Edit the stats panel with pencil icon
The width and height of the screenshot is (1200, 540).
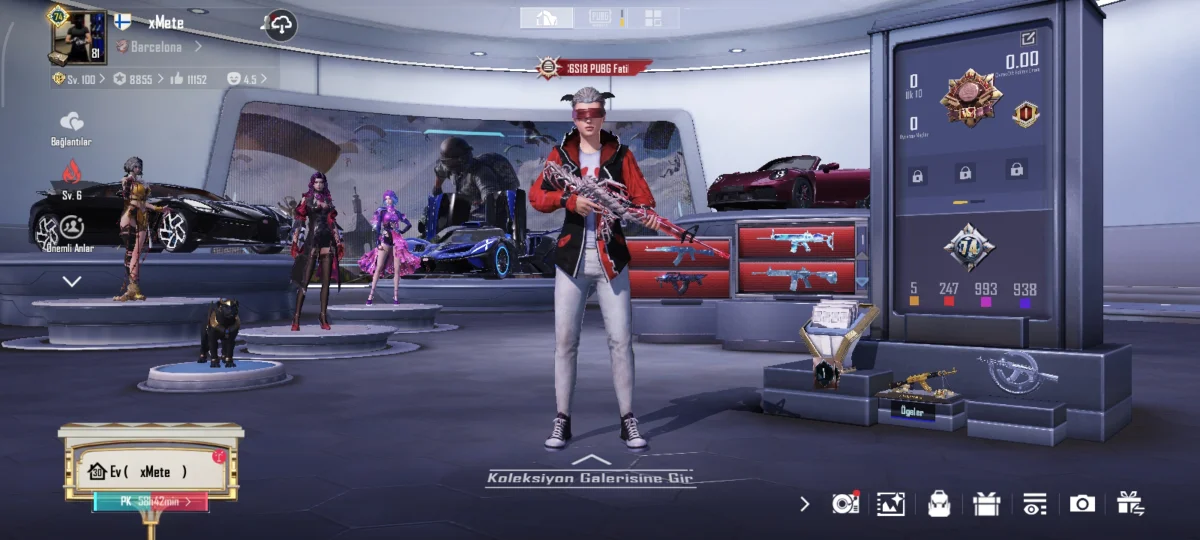tap(1028, 38)
